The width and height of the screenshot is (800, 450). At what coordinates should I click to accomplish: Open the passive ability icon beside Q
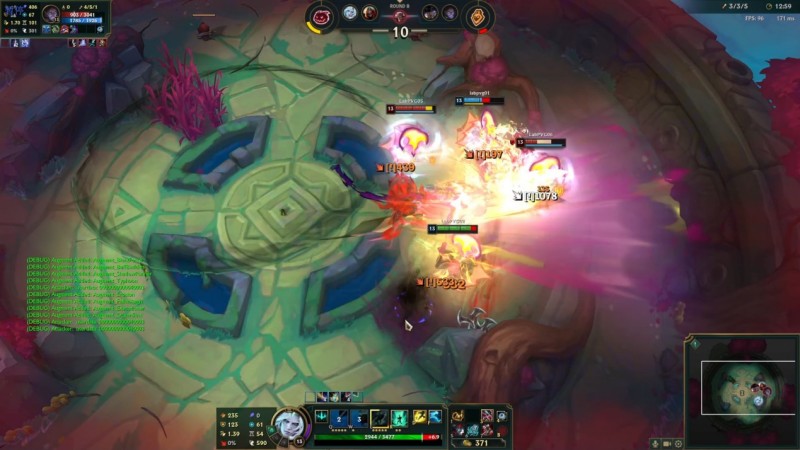coord(322,417)
